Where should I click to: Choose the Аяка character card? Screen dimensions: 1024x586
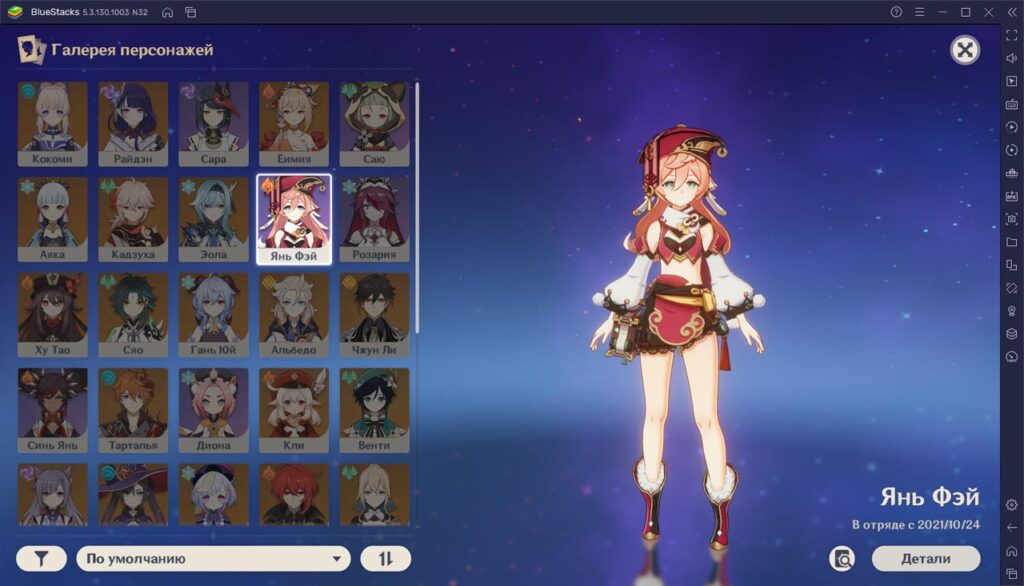click(x=53, y=219)
